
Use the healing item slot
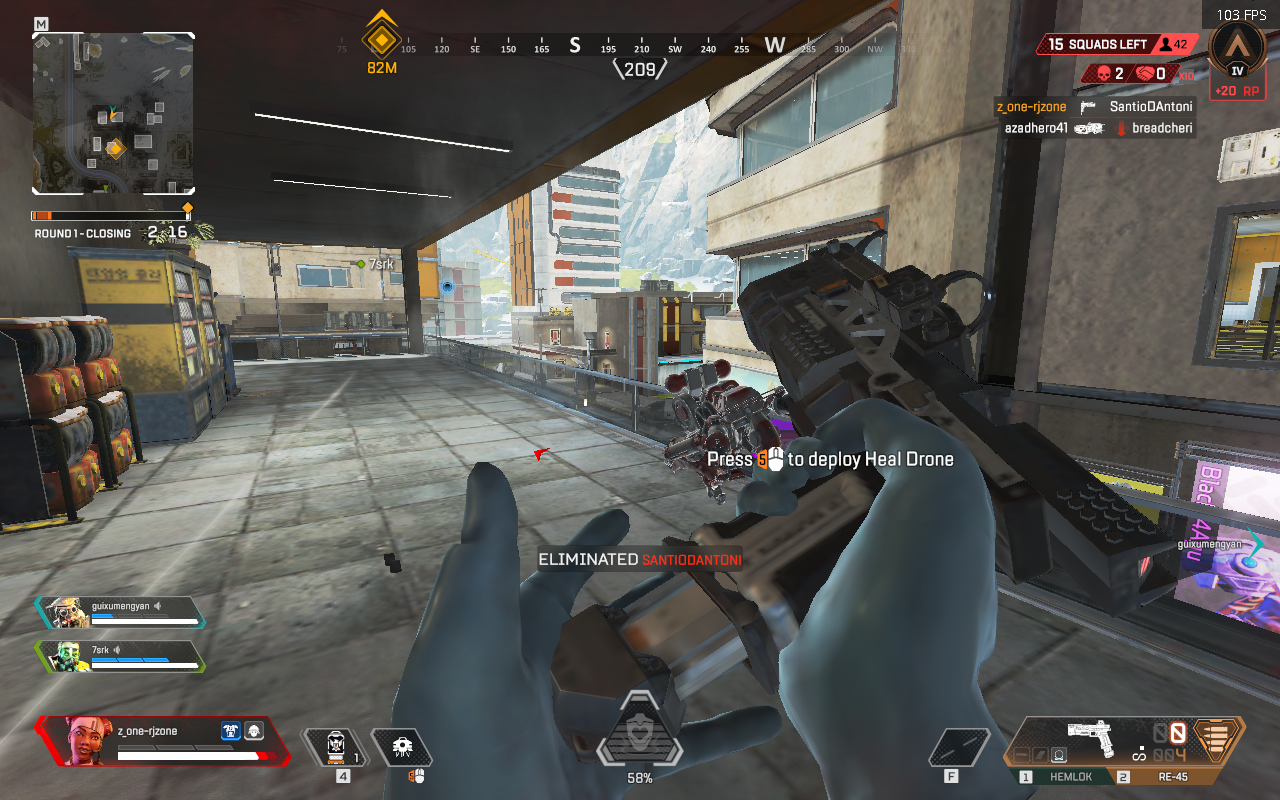pyautogui.click(x=336, y=747)
